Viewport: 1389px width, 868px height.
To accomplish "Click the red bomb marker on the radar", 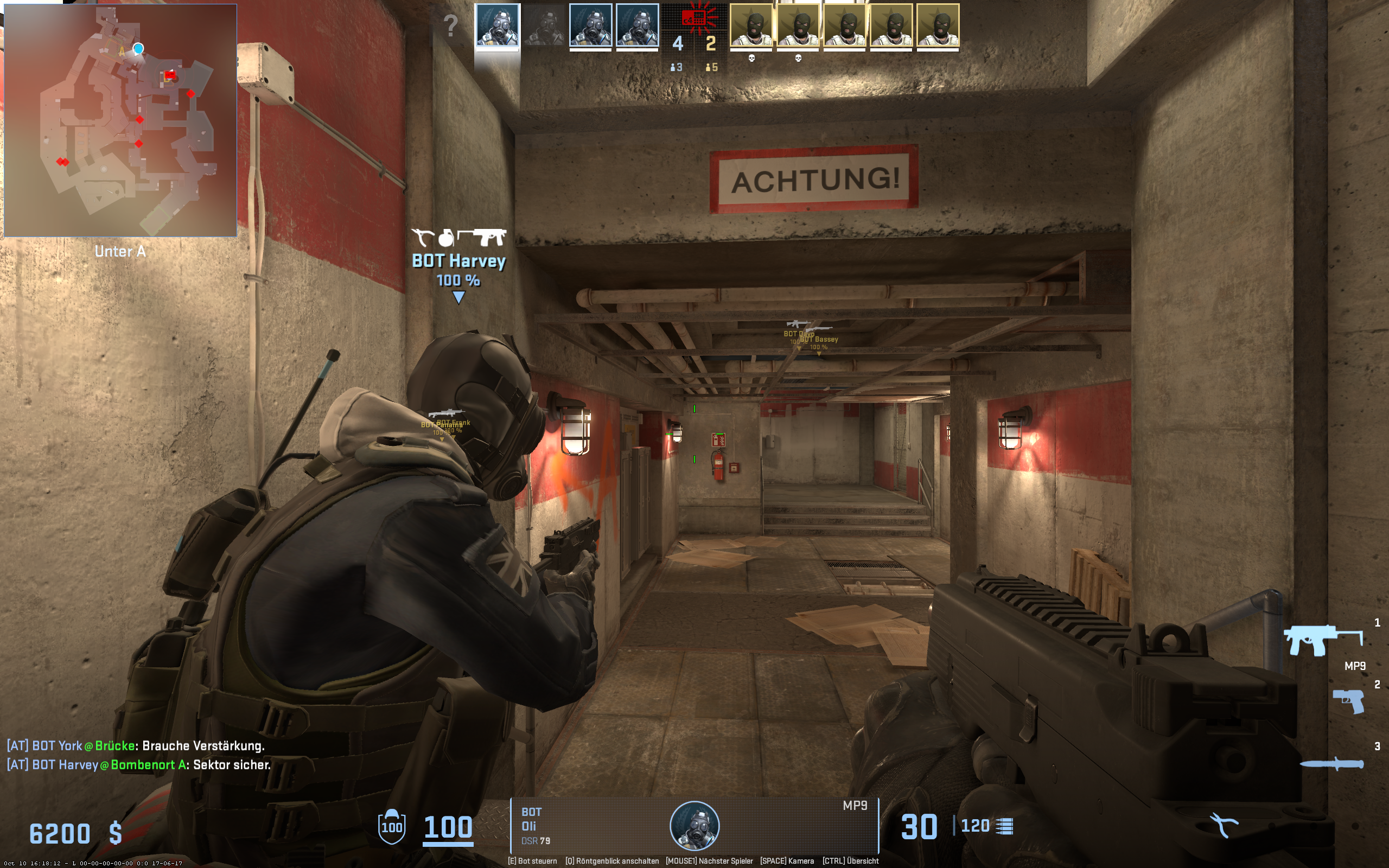I will [x=169, y=75].
